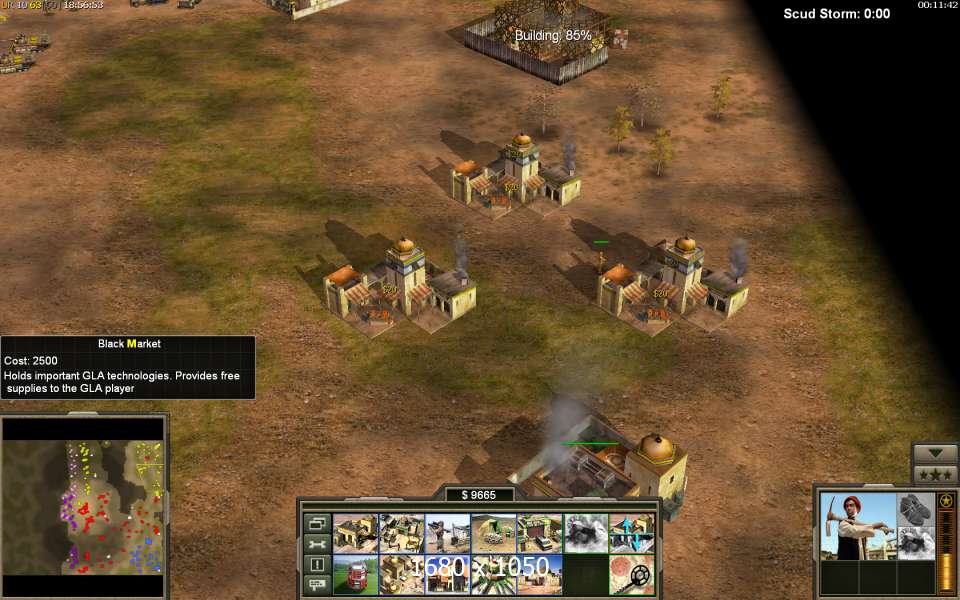Click the overlapping rectangles button
Screen dimensions: 960x600
[x=317, y=523]
